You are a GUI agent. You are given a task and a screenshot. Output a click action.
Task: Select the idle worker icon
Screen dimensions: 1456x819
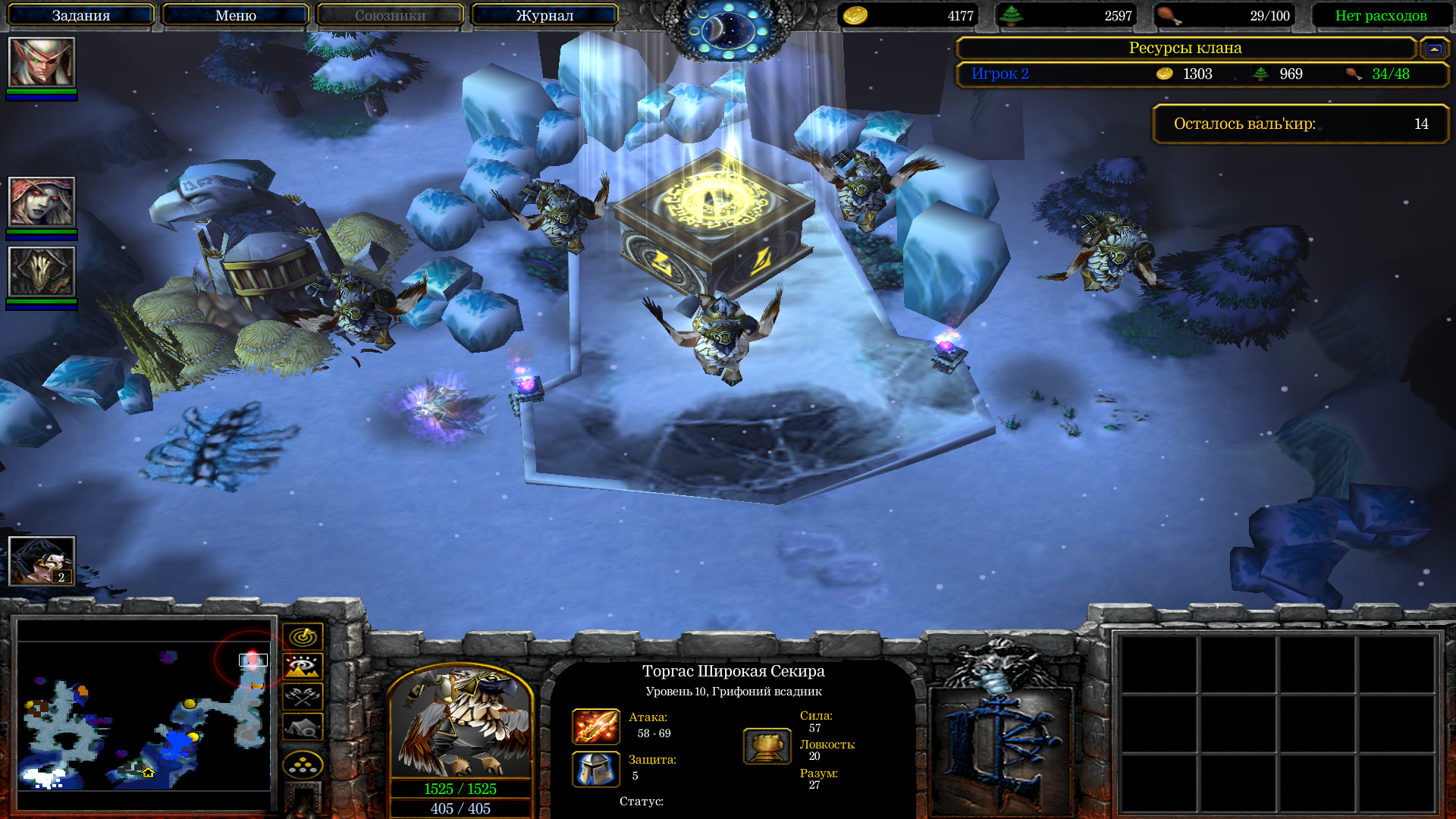(x=42, y=561)
